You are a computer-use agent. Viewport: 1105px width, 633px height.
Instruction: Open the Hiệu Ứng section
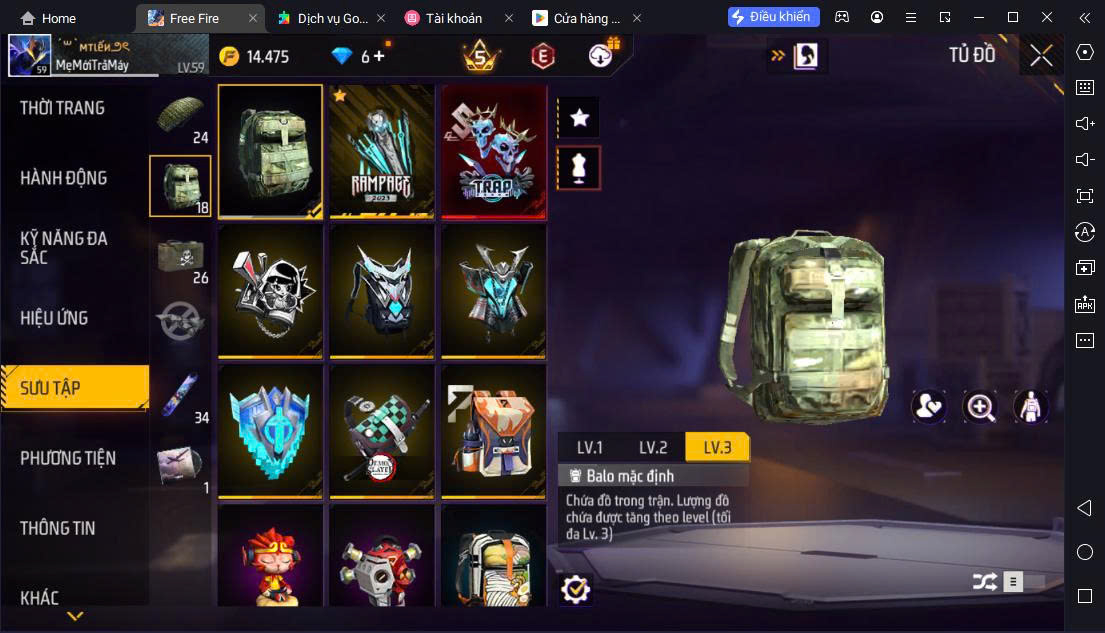(x=54, y=318)
